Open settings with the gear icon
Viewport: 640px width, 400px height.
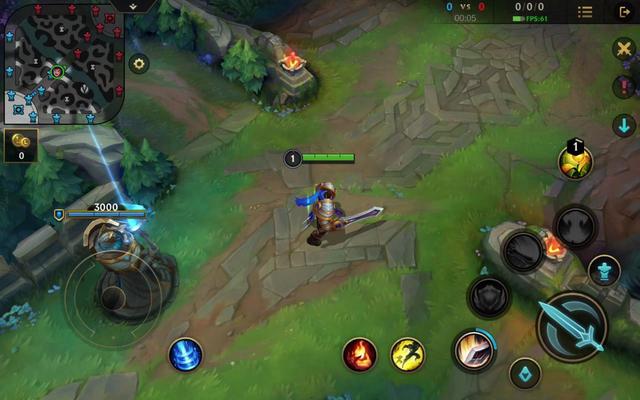[139, 63]
